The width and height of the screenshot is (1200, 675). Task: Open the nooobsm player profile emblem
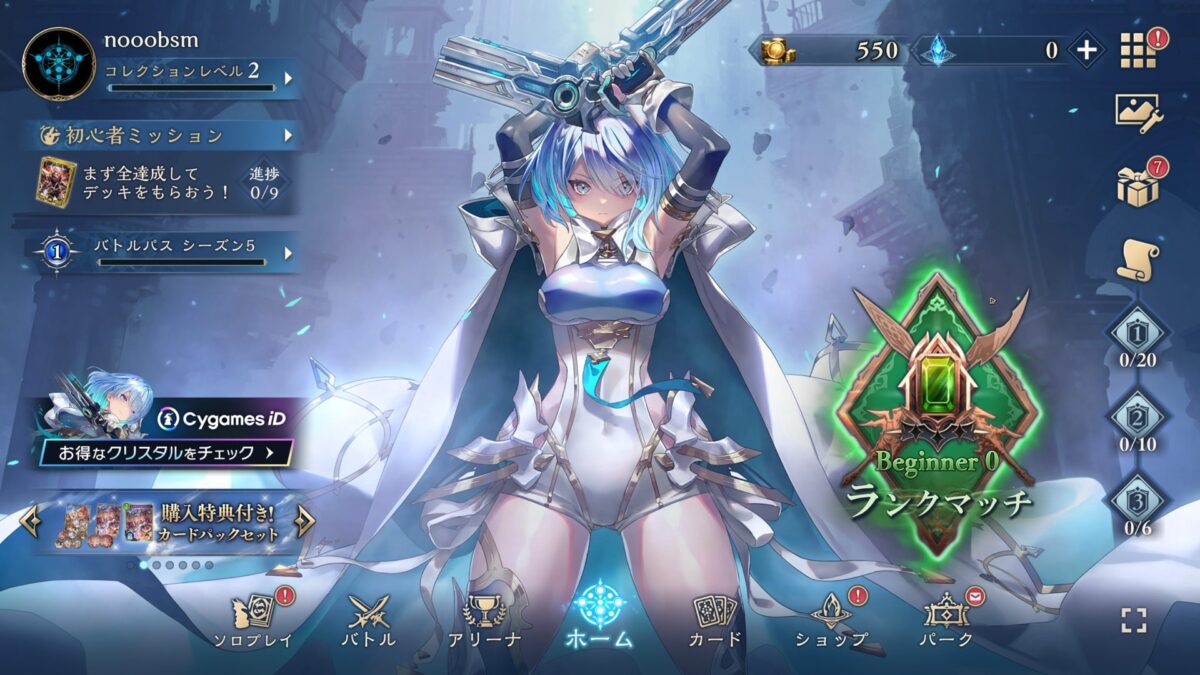(59, 64)
